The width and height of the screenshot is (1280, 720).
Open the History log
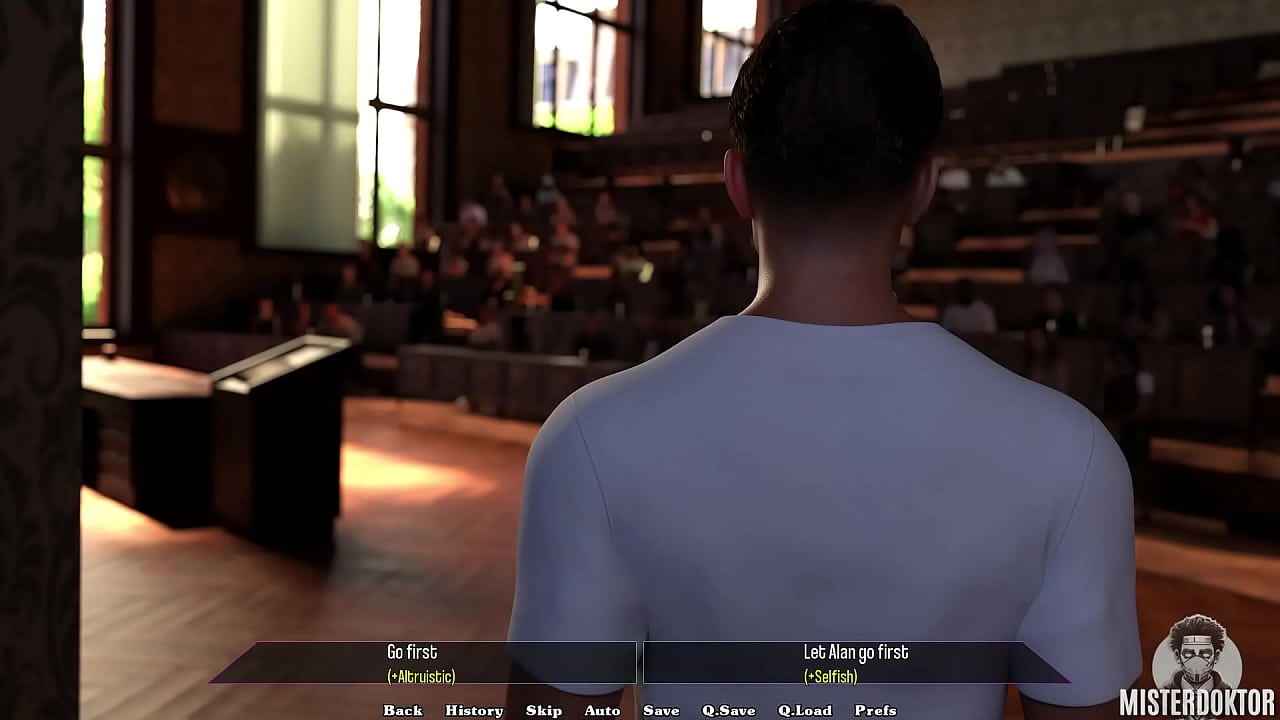tap(474, 711)
